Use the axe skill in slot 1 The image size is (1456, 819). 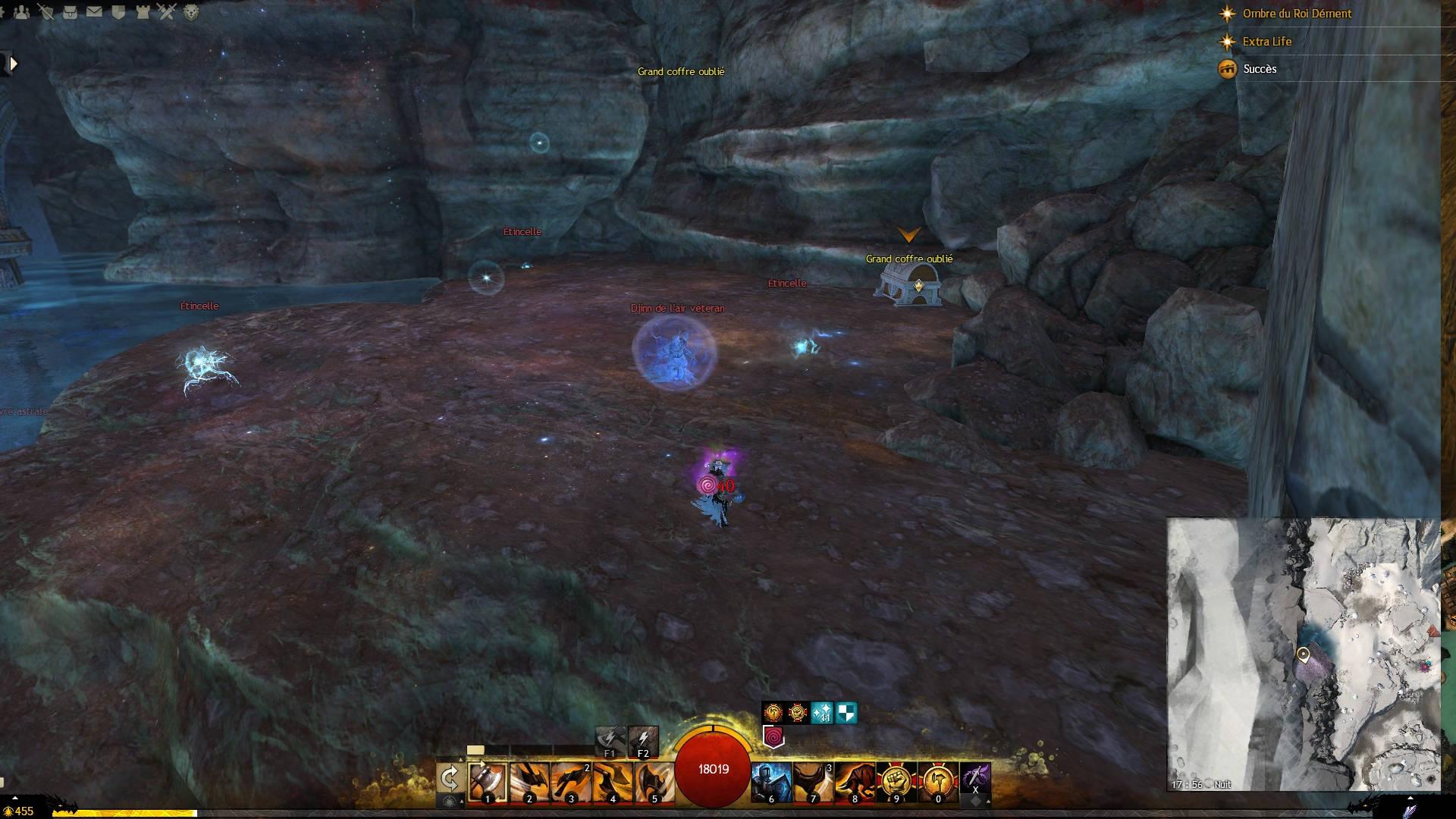click(488, 781)
